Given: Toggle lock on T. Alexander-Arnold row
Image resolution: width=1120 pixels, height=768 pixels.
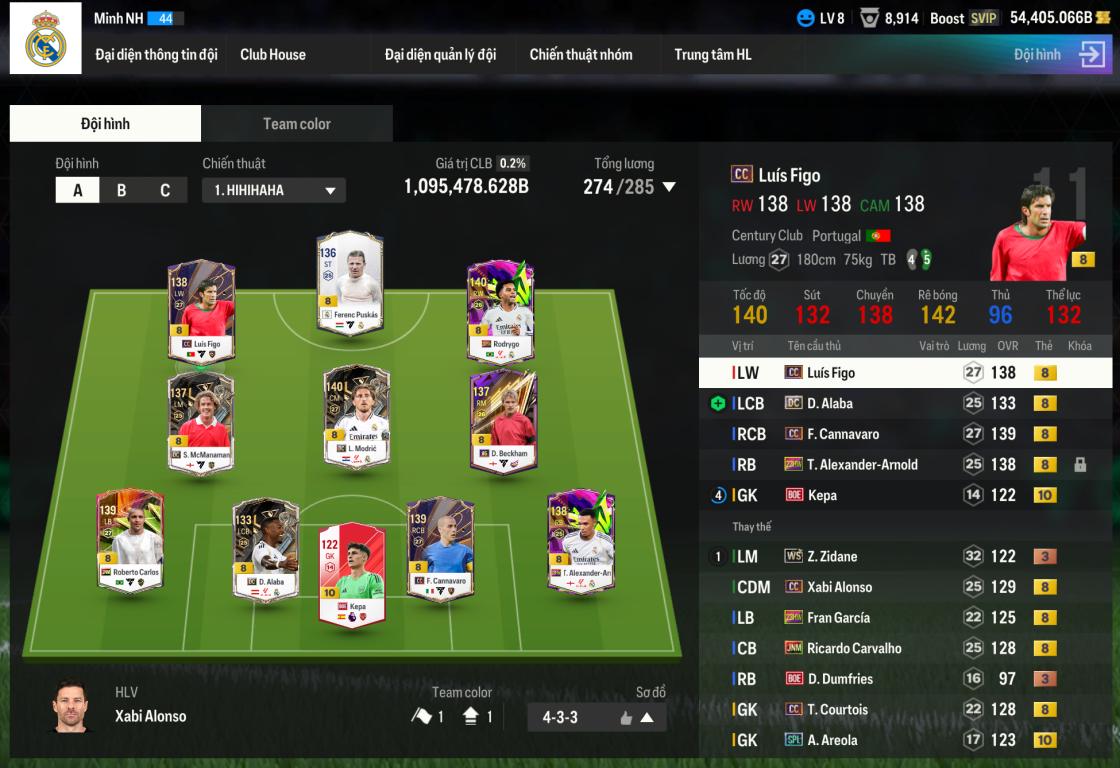Looking at the screenshot, I should [x=1080, y=465].
